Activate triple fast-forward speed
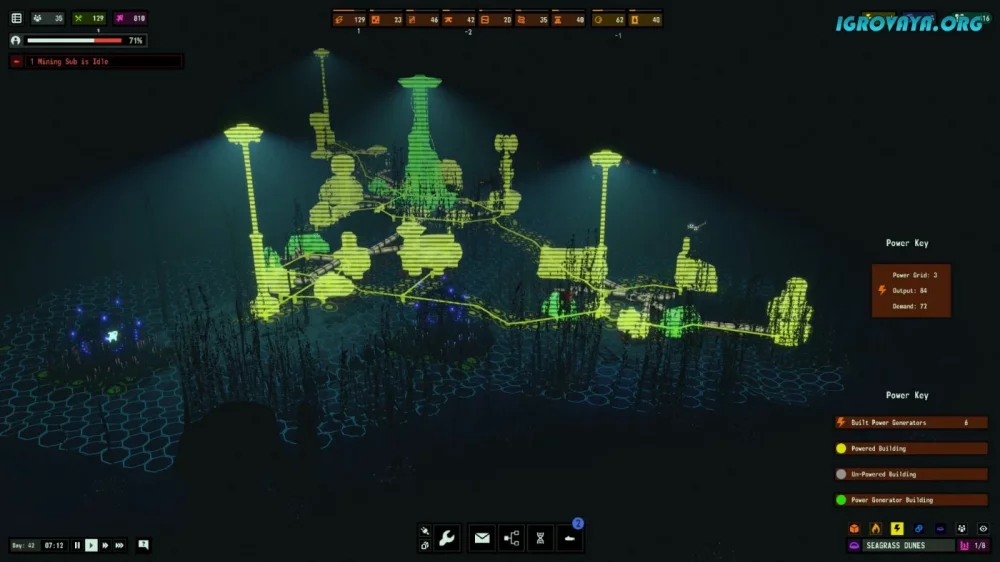This screenshot has height=562, width=1000. click(120, 545)
